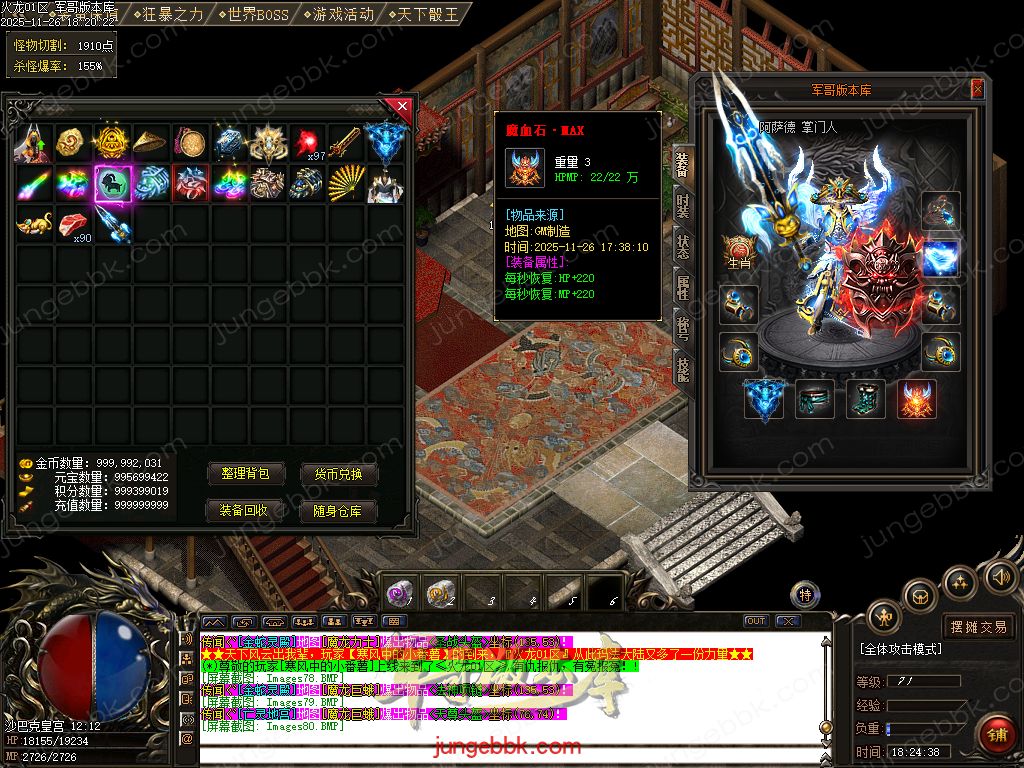
Task: Close the character equipment window
Action: 977,90
